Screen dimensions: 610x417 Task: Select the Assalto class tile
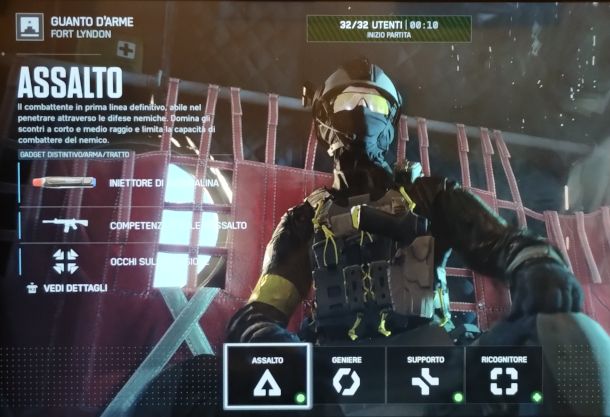[267, 376]
